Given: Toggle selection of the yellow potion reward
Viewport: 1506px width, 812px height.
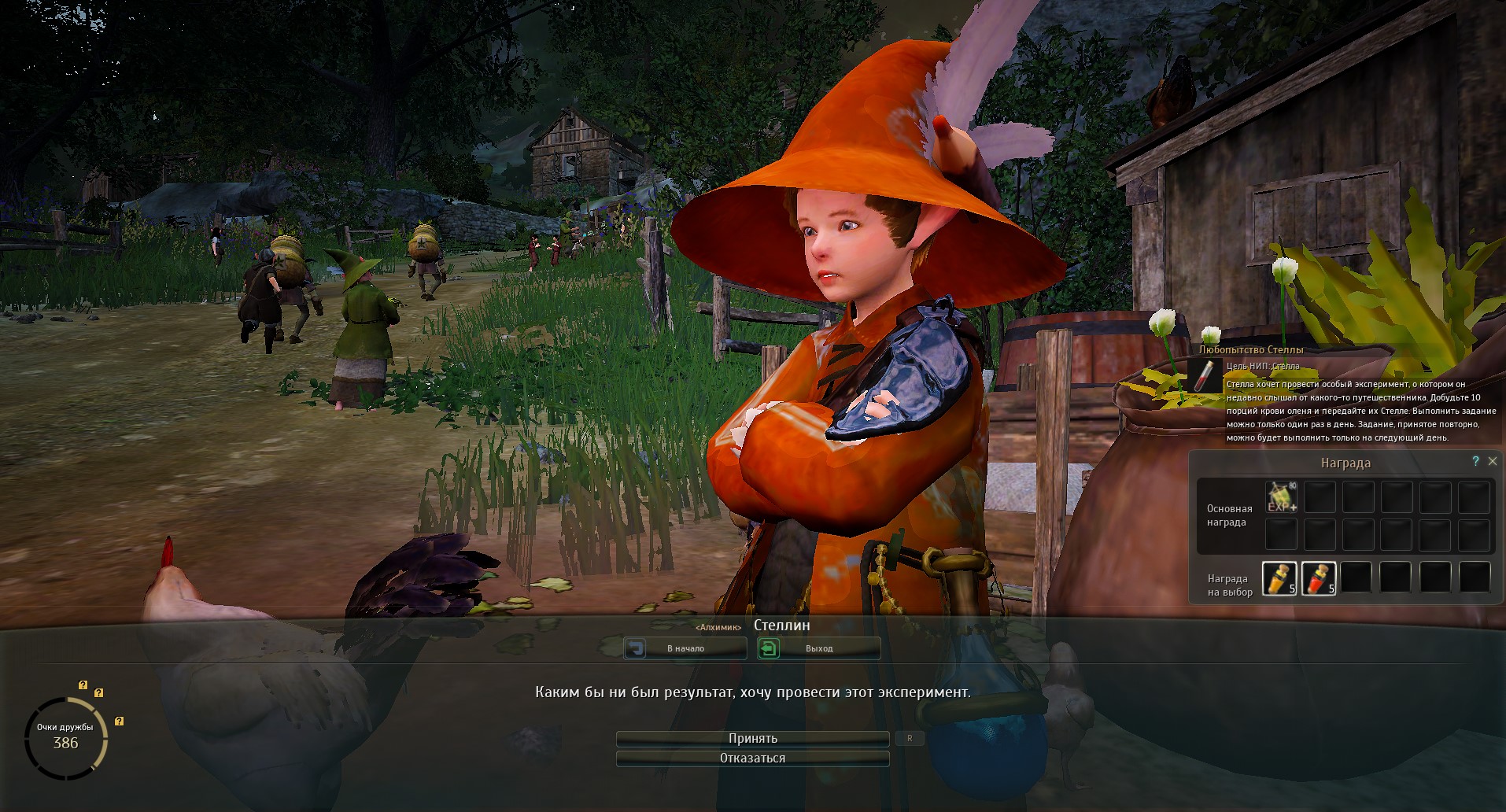Looking at the screenshot, I should click(1279, 577).
